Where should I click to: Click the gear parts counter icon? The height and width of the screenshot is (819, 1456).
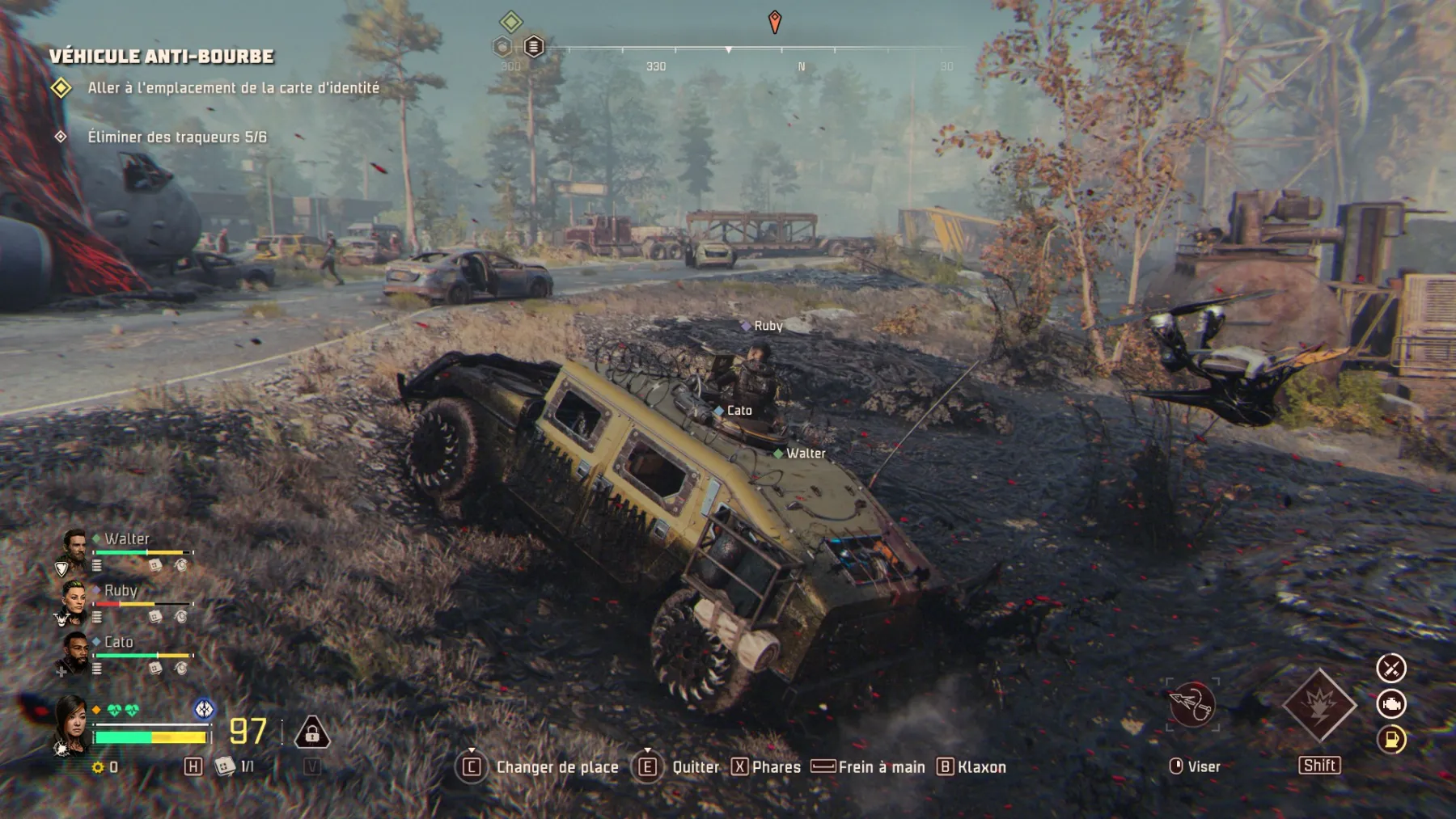coord(99,766)
